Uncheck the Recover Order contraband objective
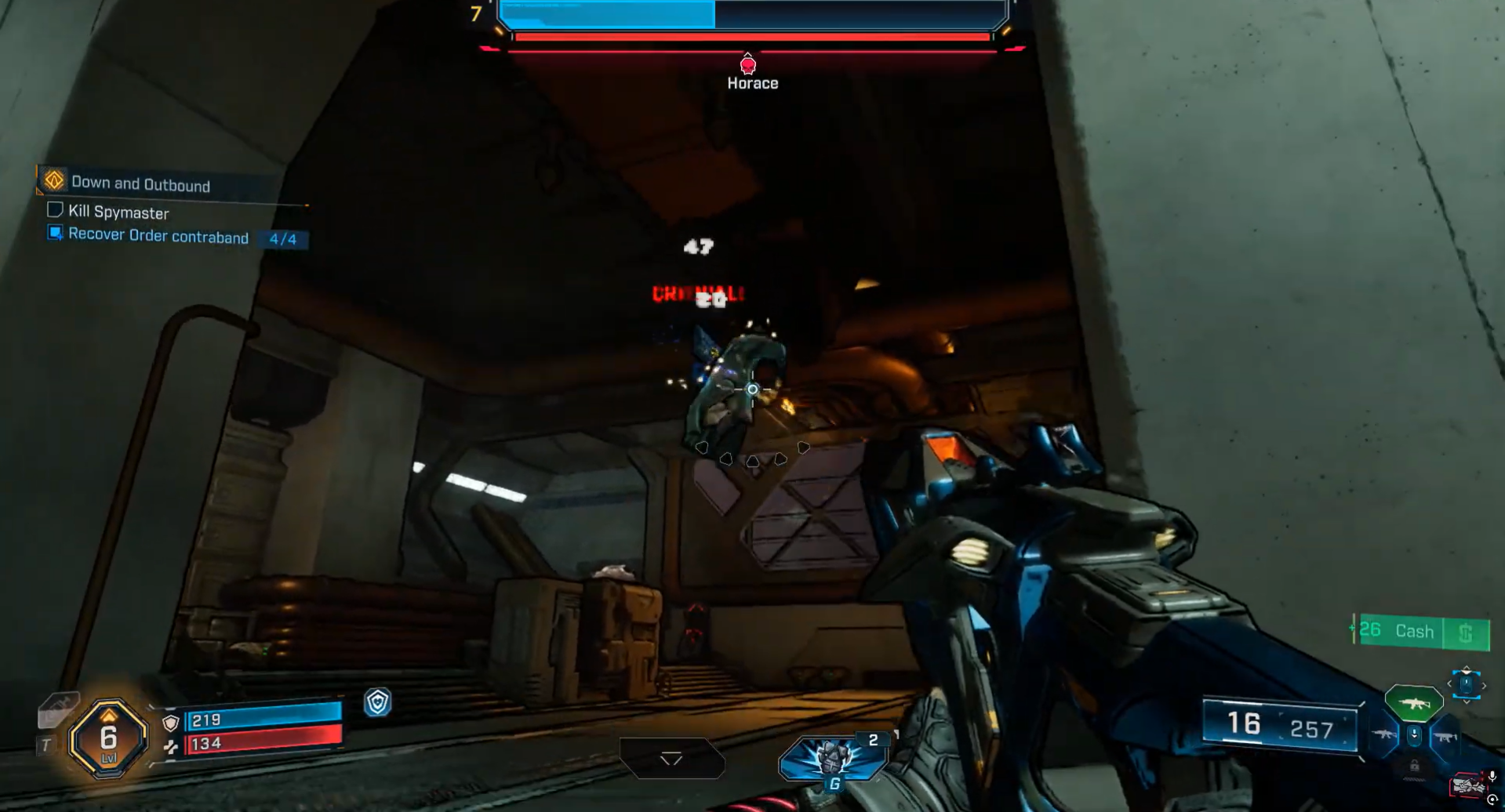Image resolution: width=1505 pixels, height=812 pixels. coord(54,234)
